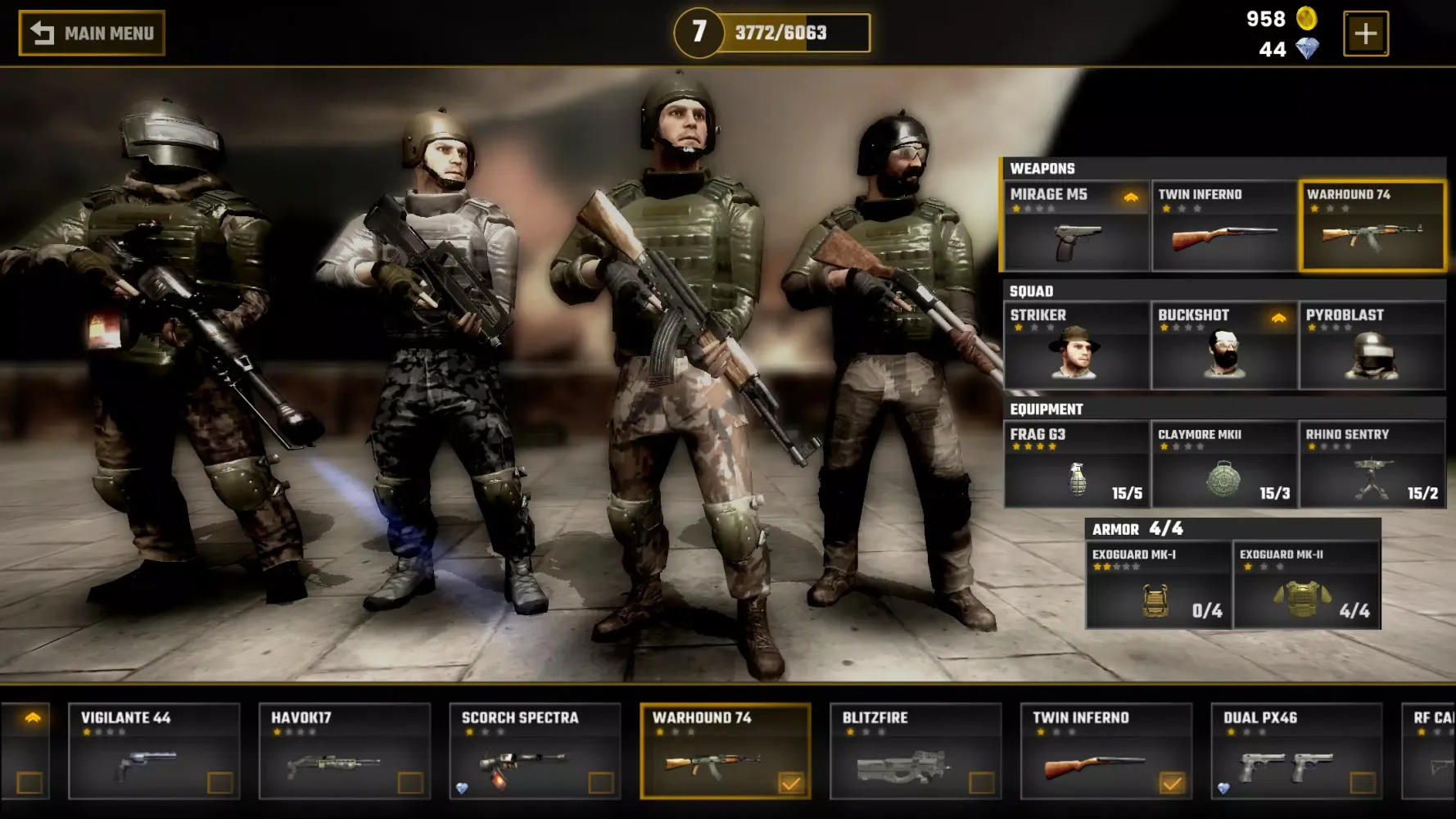1456x819 pixels.
Task: Return to the Main Menu
Action: point(90,33)
